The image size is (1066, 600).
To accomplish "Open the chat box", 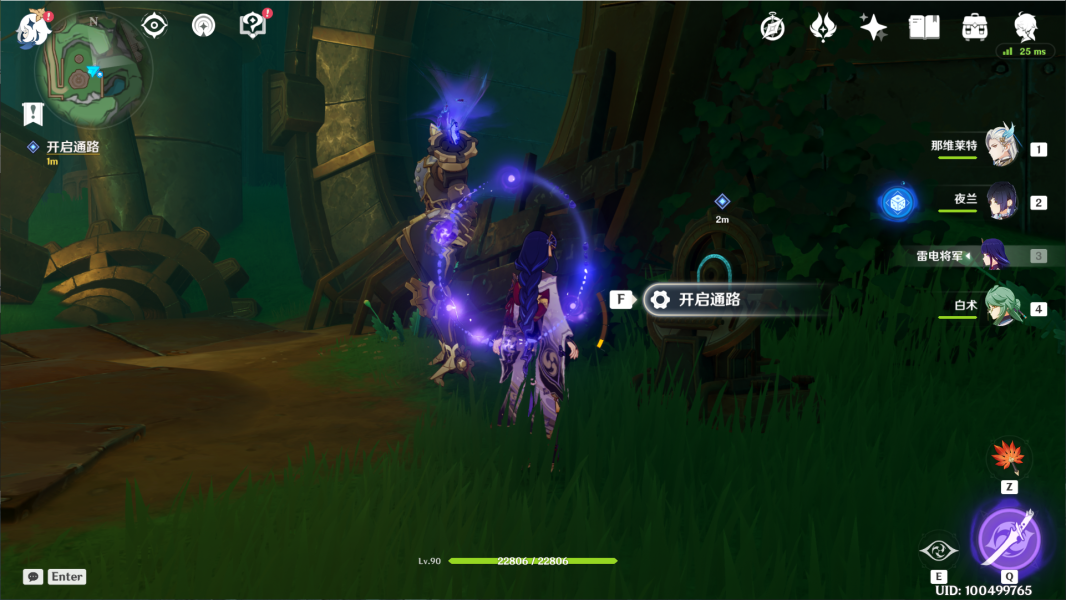I will click(x=34, y=577).
